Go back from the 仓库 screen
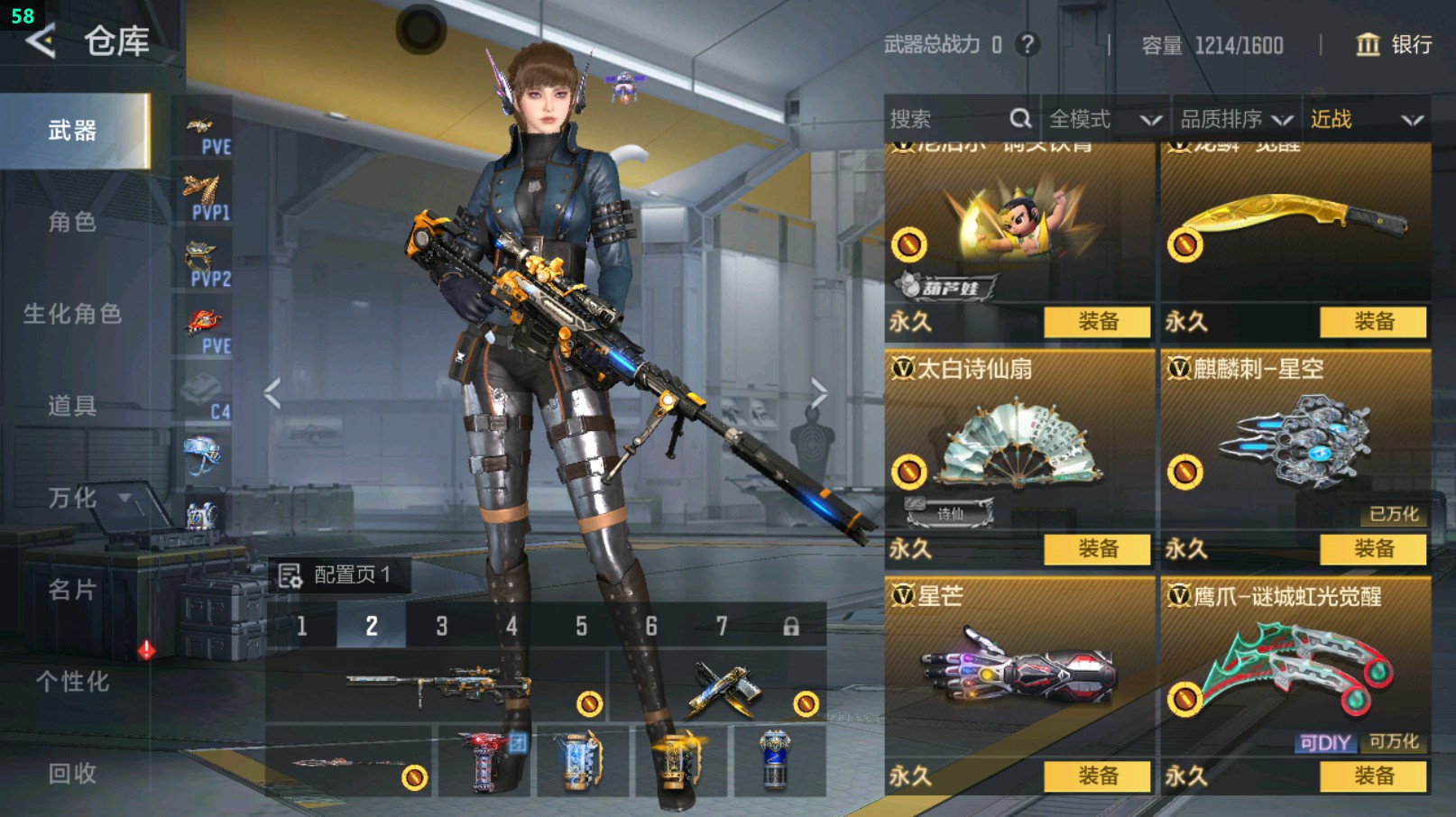This screenshot has height=817, width=1456. pyautogui.click(x=41, y=41)
